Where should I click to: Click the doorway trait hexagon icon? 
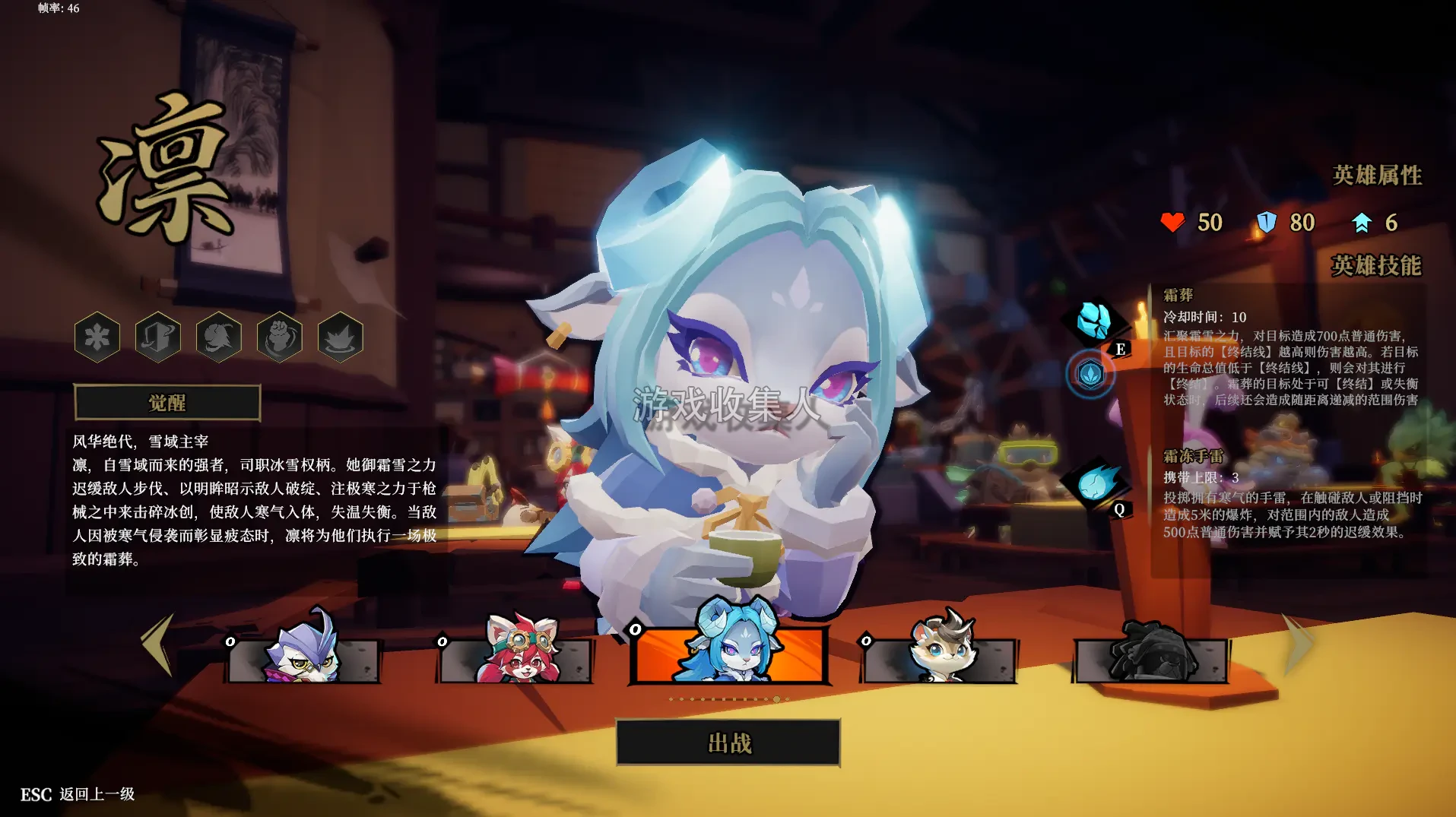tap(157, 337)
